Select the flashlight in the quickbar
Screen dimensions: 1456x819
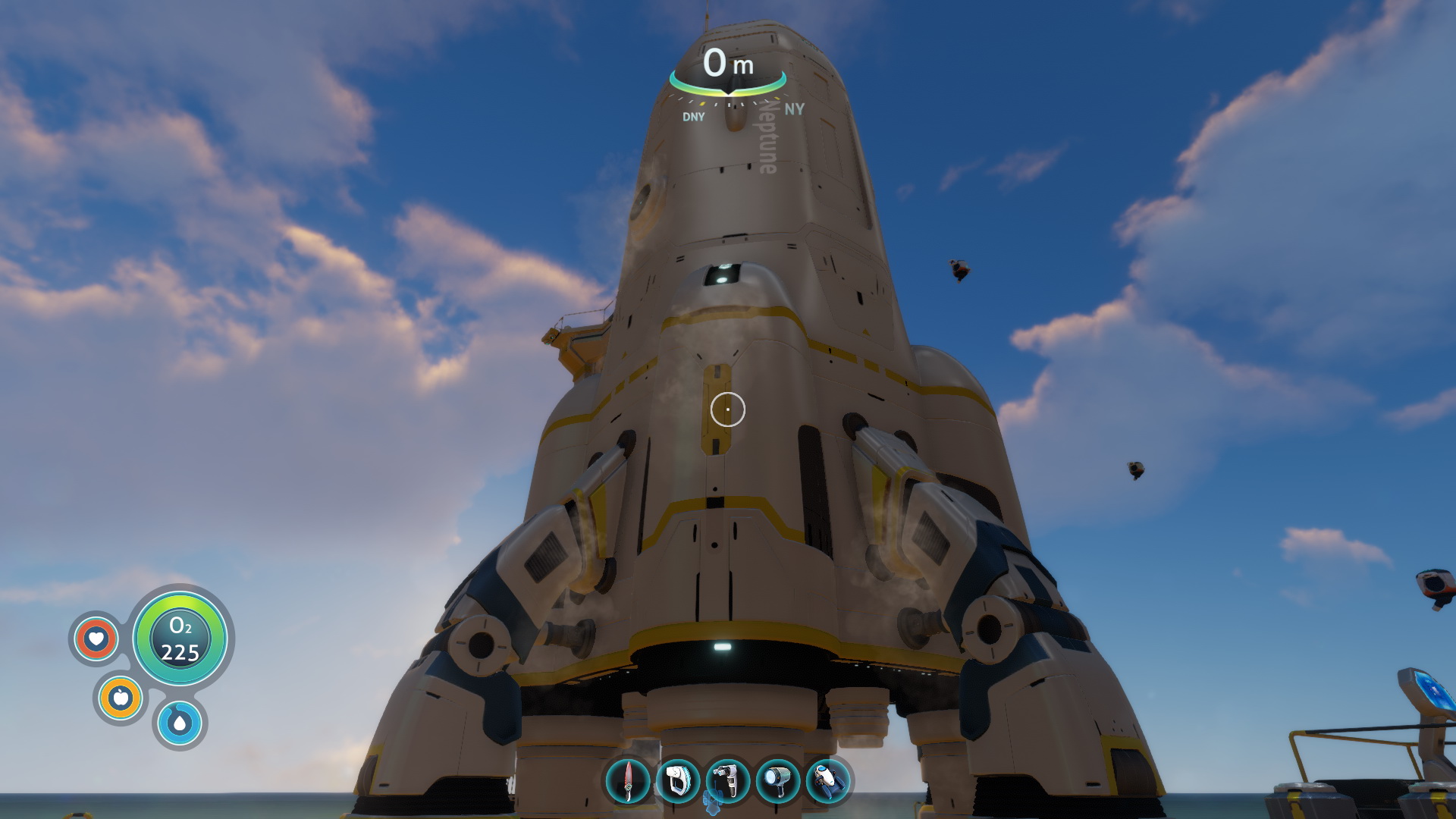coord(778,780)
